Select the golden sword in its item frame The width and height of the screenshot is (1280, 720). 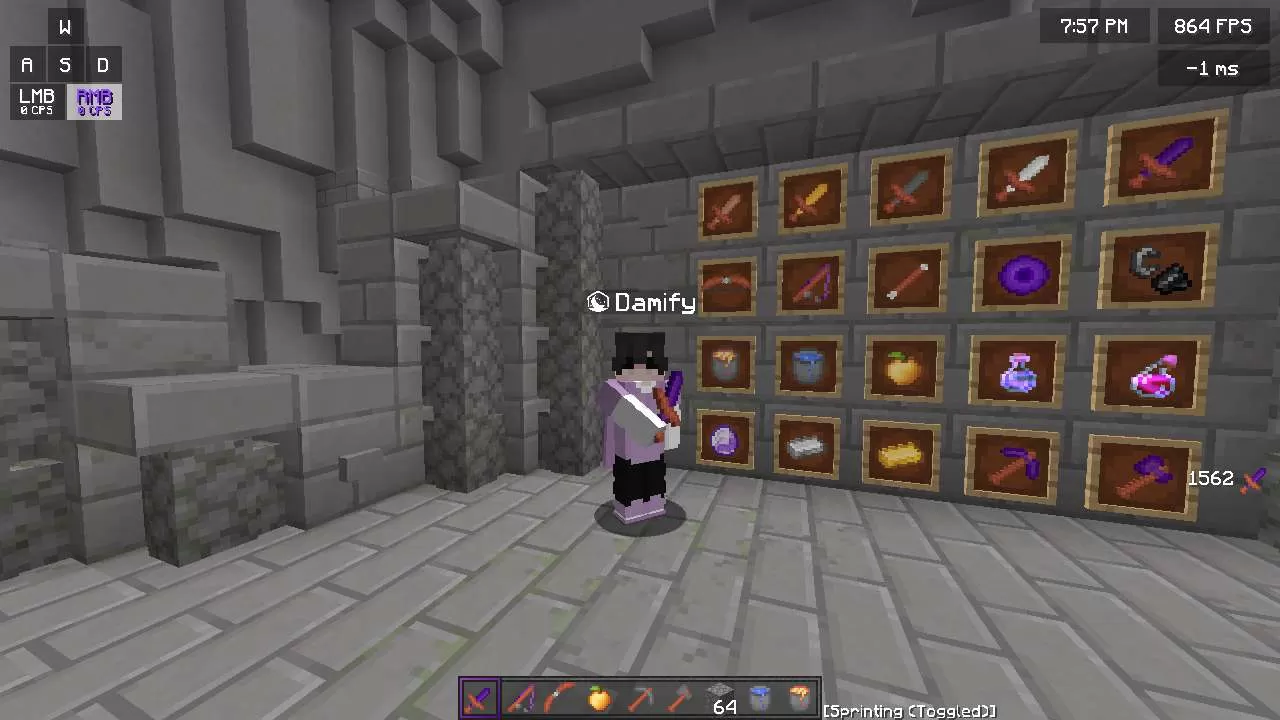(x=812, y=197)
